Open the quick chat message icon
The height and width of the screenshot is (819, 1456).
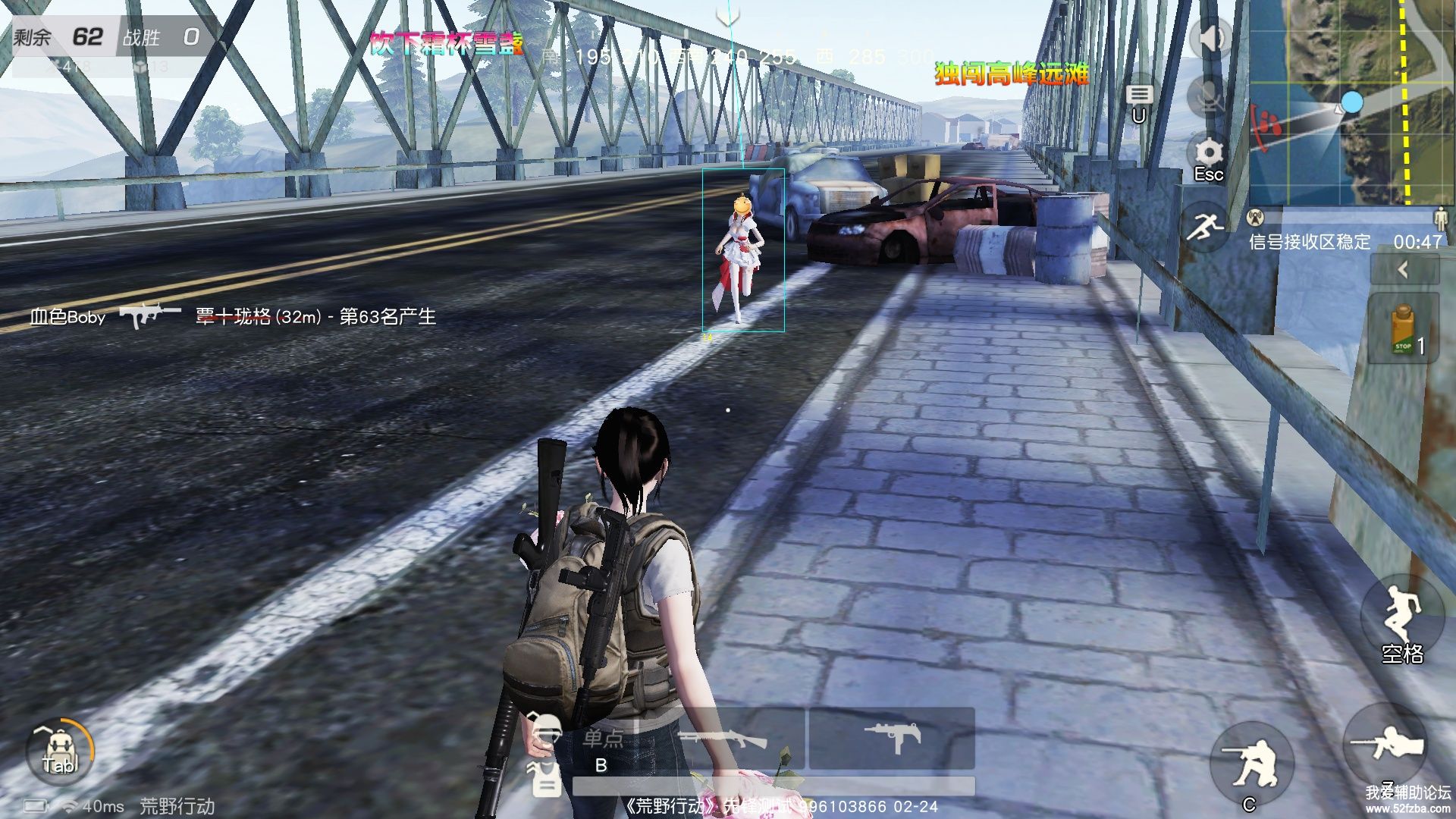[x=1138, y=96]
